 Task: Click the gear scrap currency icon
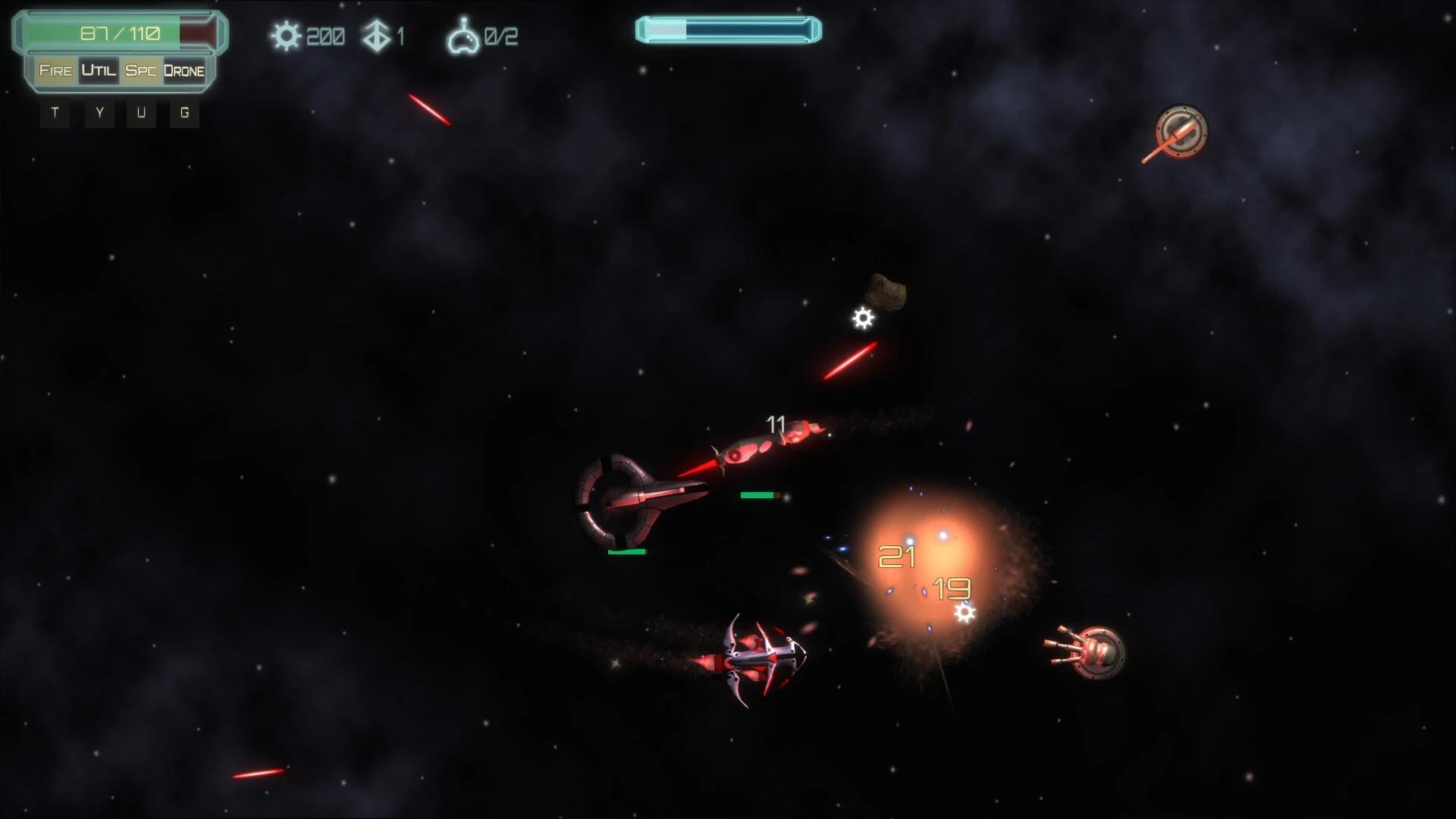tap(287, 34)
